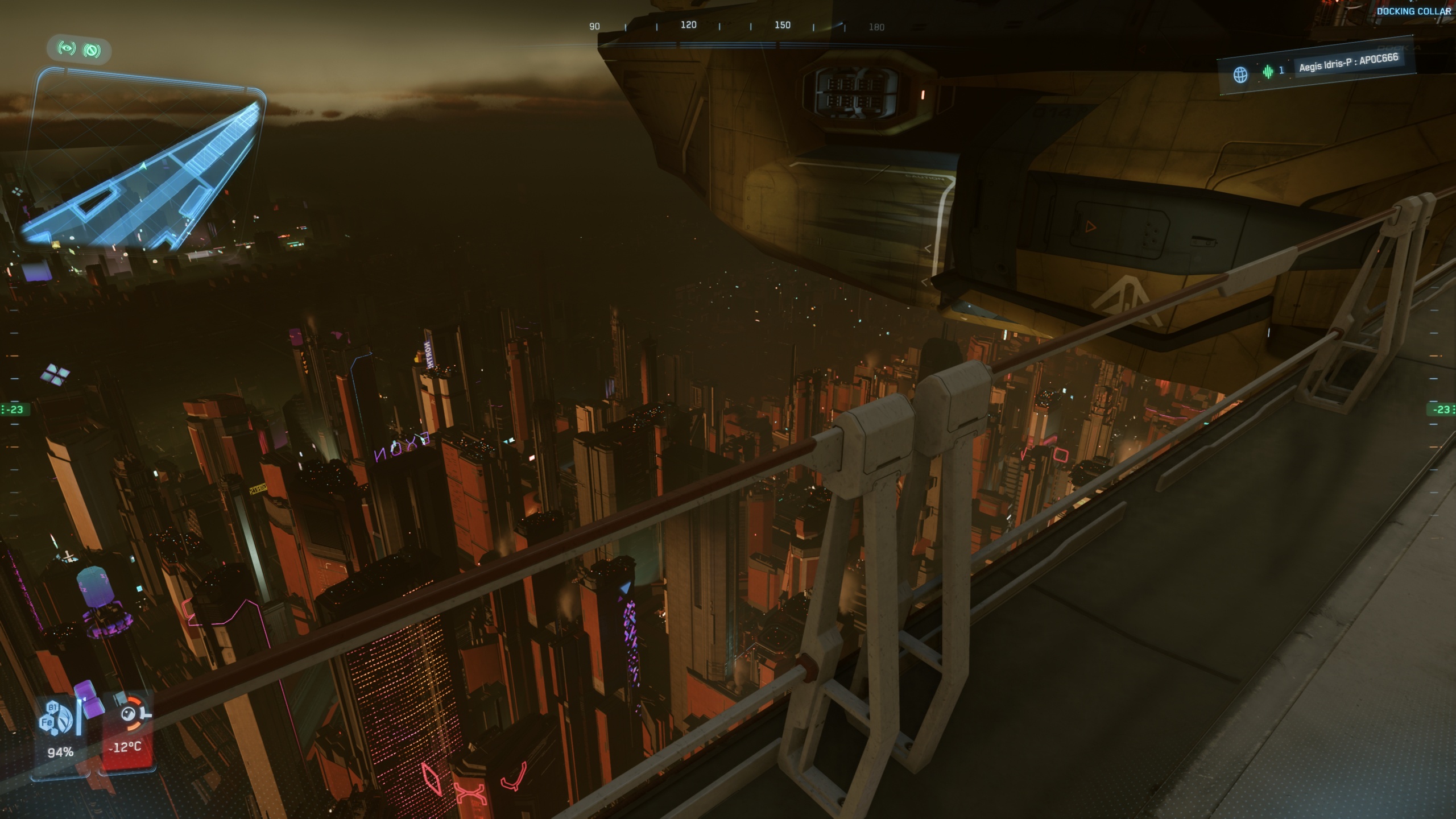Image resolution: width=1456 pixels, height=819 pixels.
Task: Click the nutrition Fe/B1 status icon
Action: point(56,718)
